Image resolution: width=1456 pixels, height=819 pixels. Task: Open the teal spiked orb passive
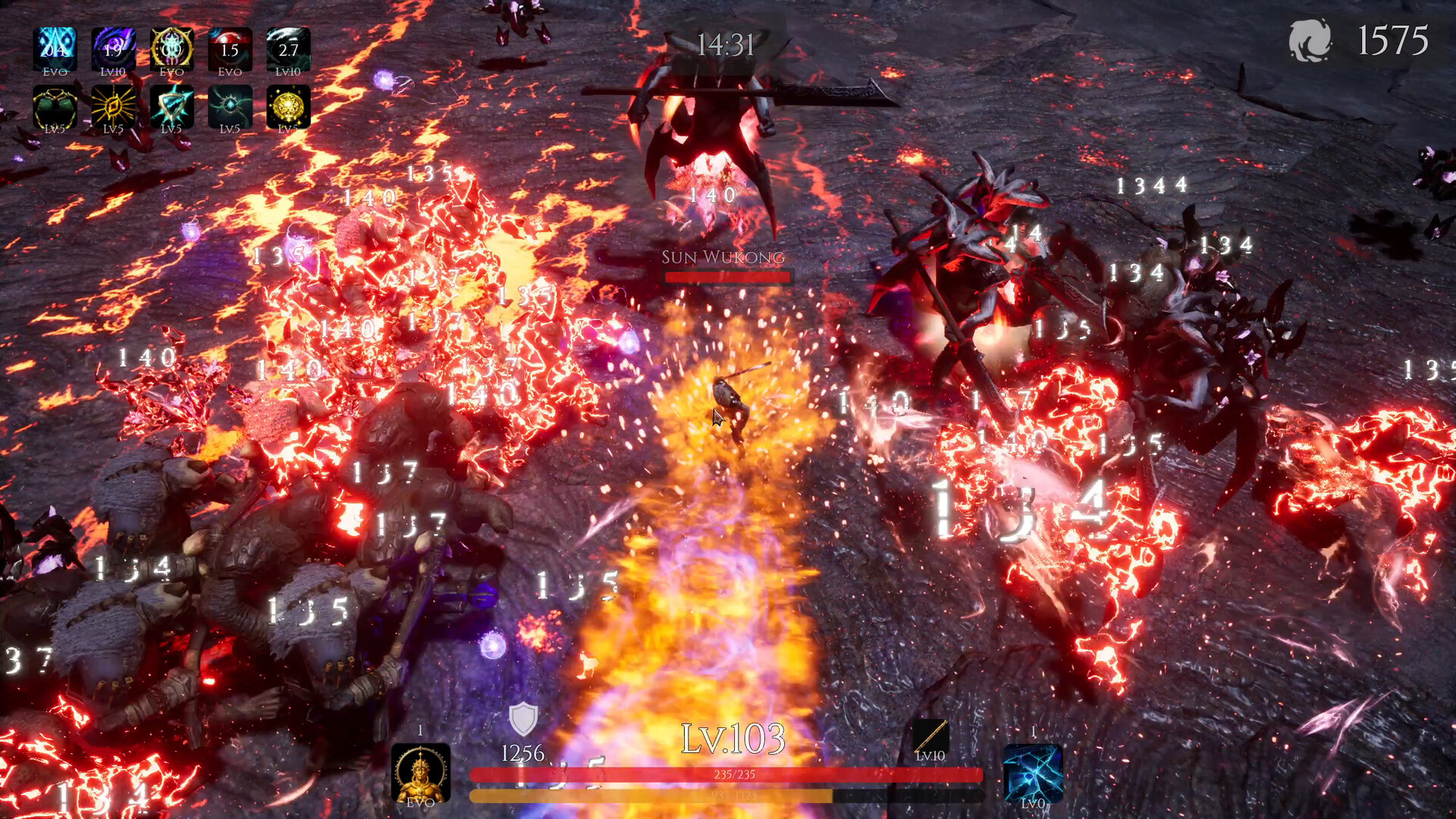[230, 106]
